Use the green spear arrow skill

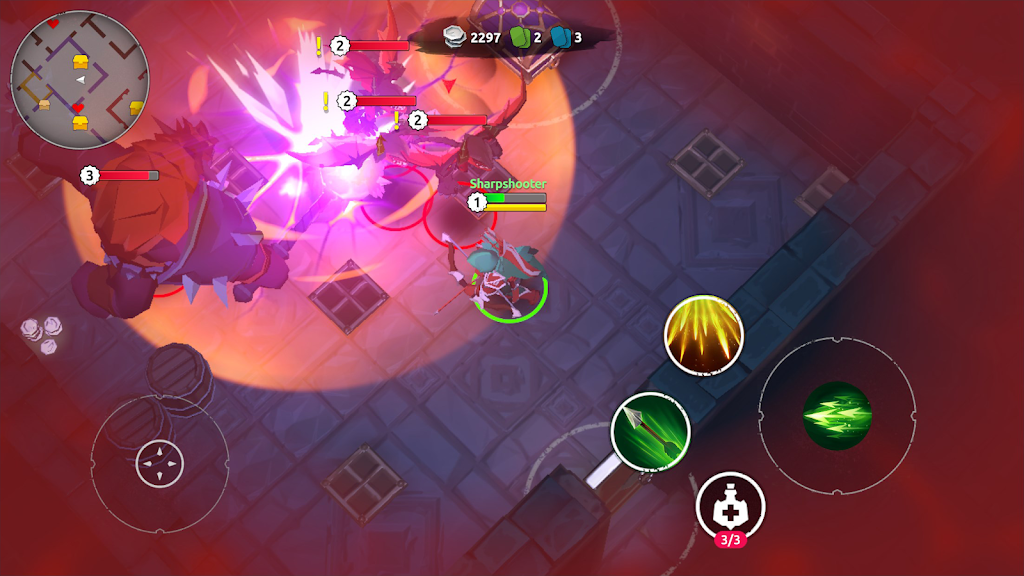[650, 430]
